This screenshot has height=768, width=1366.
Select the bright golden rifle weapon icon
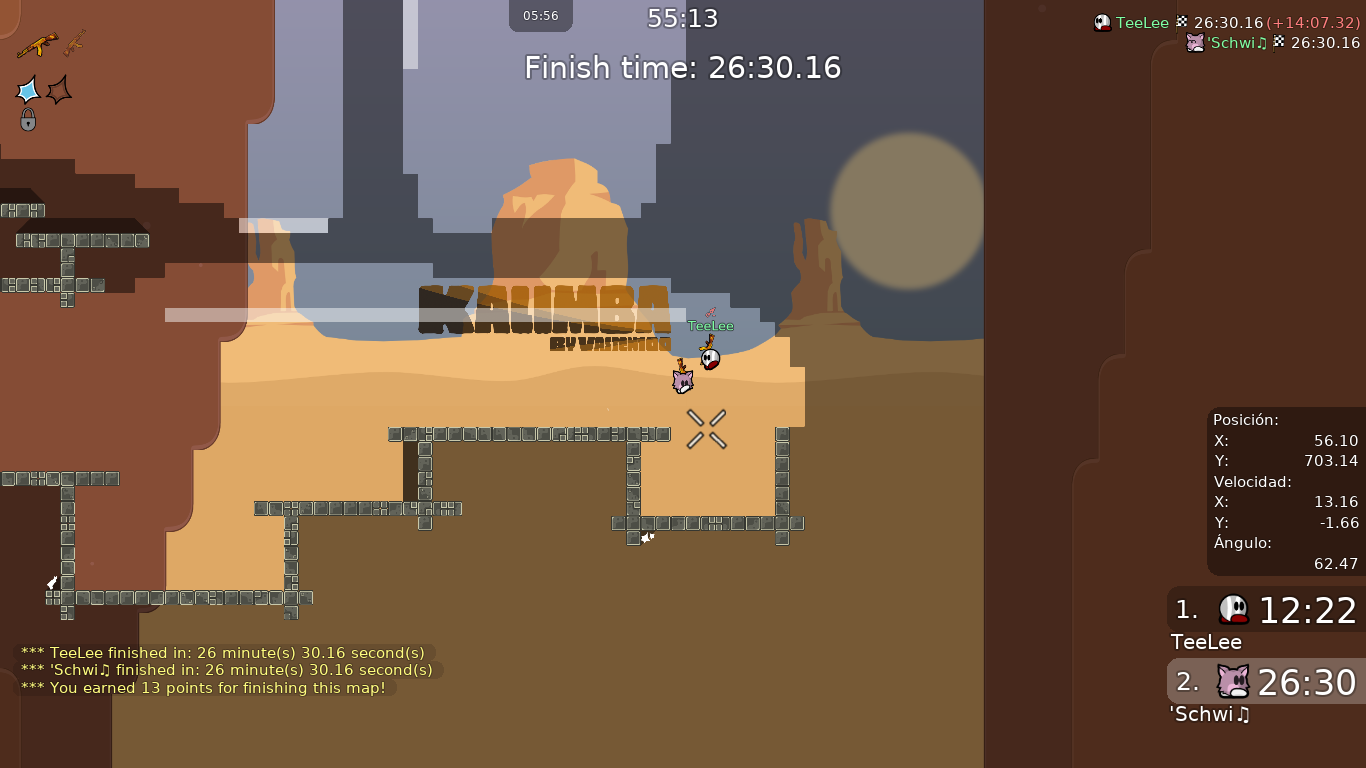pyautogui.click(x=37, y=45)
